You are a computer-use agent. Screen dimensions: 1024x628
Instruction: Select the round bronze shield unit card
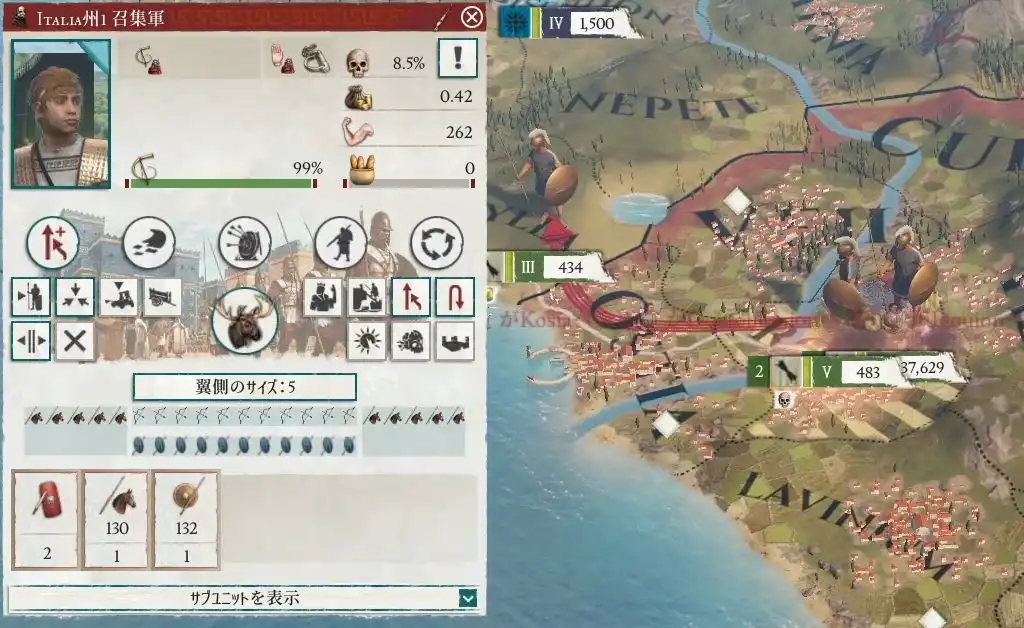[x=185, y=520]
